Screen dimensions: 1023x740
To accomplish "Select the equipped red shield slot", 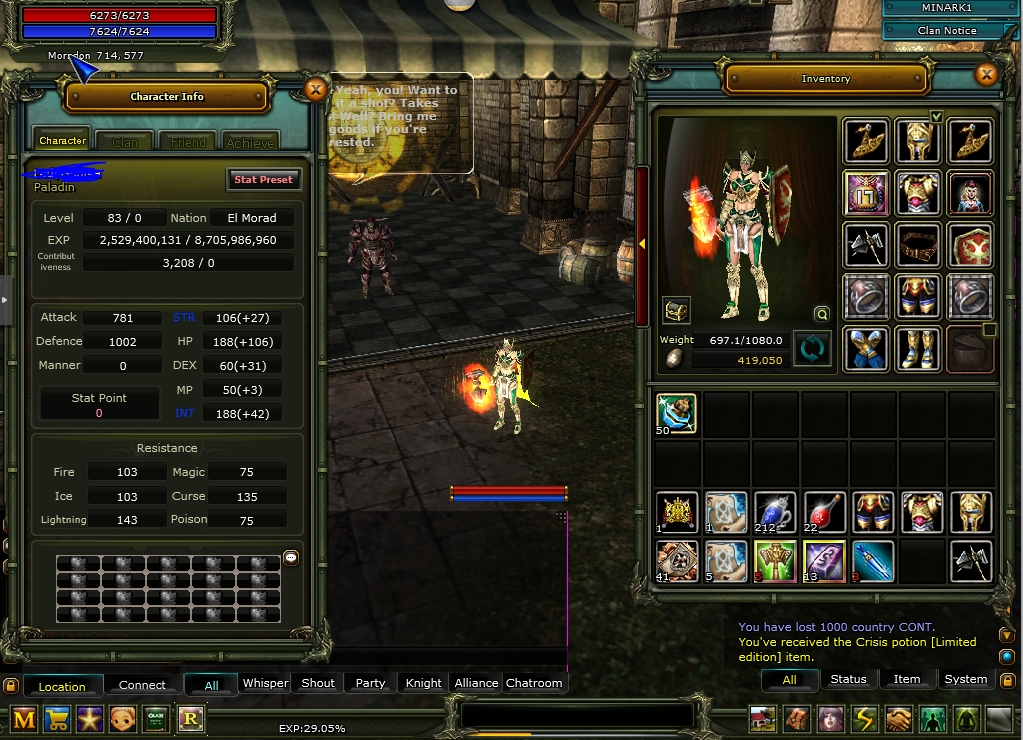I will click(x=970, y=244).
